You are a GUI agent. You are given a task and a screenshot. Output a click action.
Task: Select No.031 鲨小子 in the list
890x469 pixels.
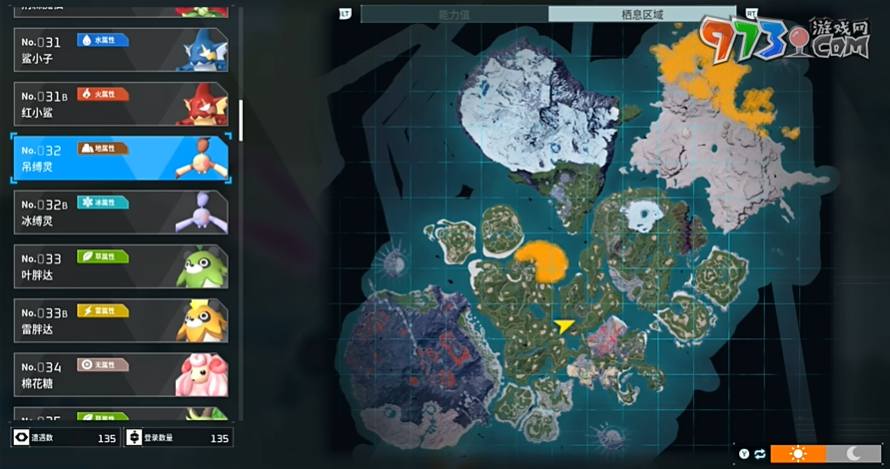click(x=120, y=50)
